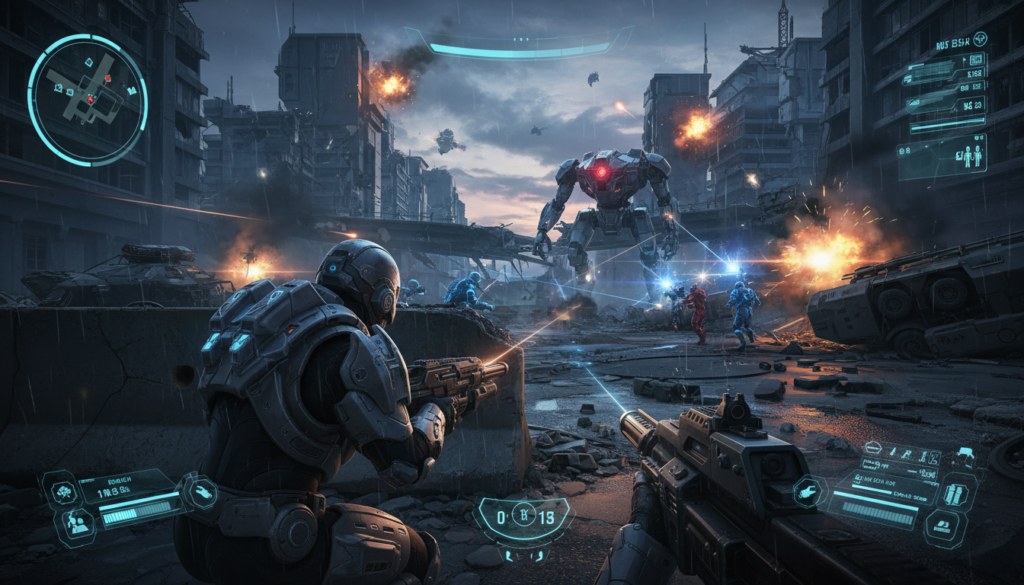Activate the open hand icon near the belt
This screenshot has width=1024, height=585.
click(x=204, y=490)
